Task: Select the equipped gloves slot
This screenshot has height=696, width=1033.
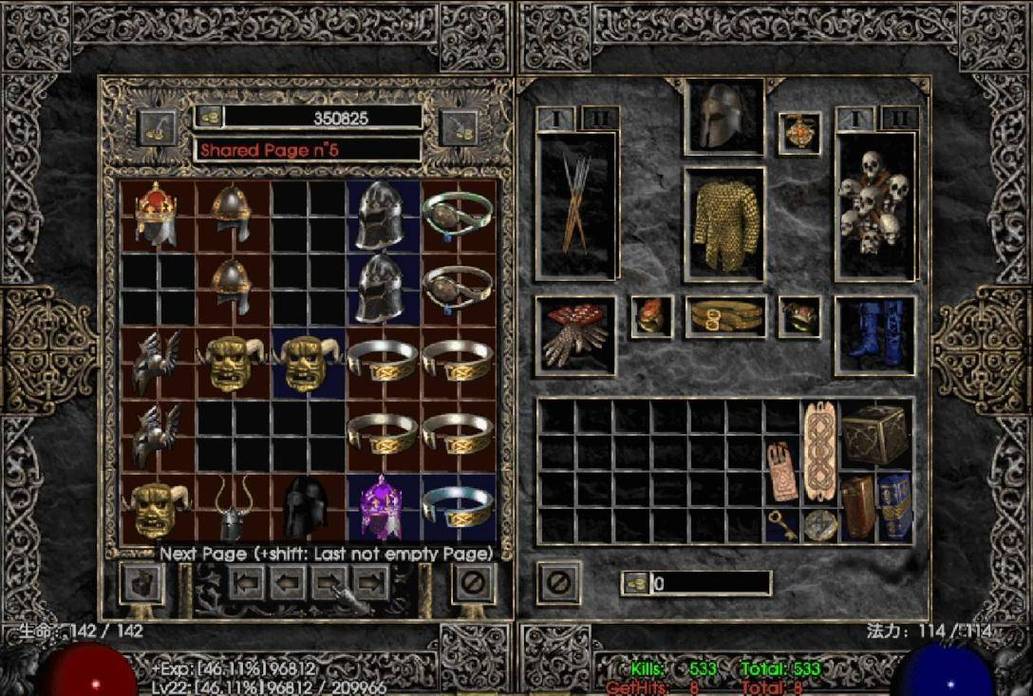Action: coord(575,335)
